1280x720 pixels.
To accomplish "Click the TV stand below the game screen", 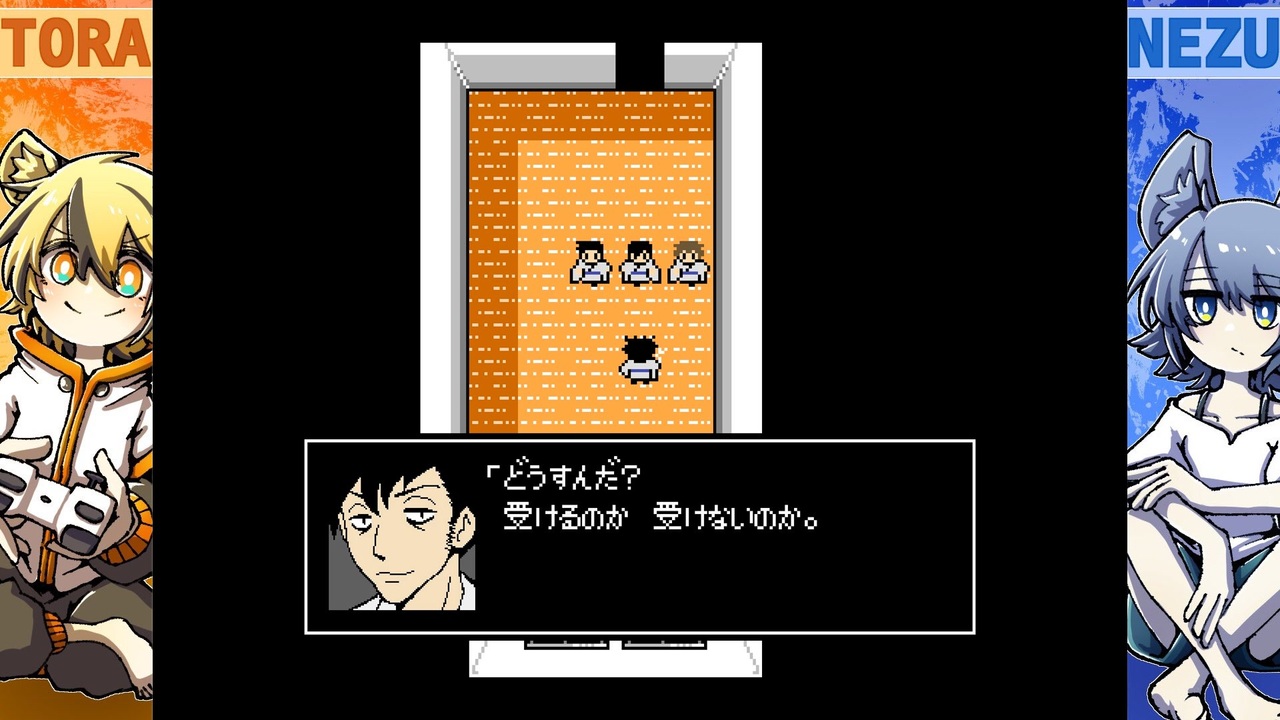I will 615,660.
